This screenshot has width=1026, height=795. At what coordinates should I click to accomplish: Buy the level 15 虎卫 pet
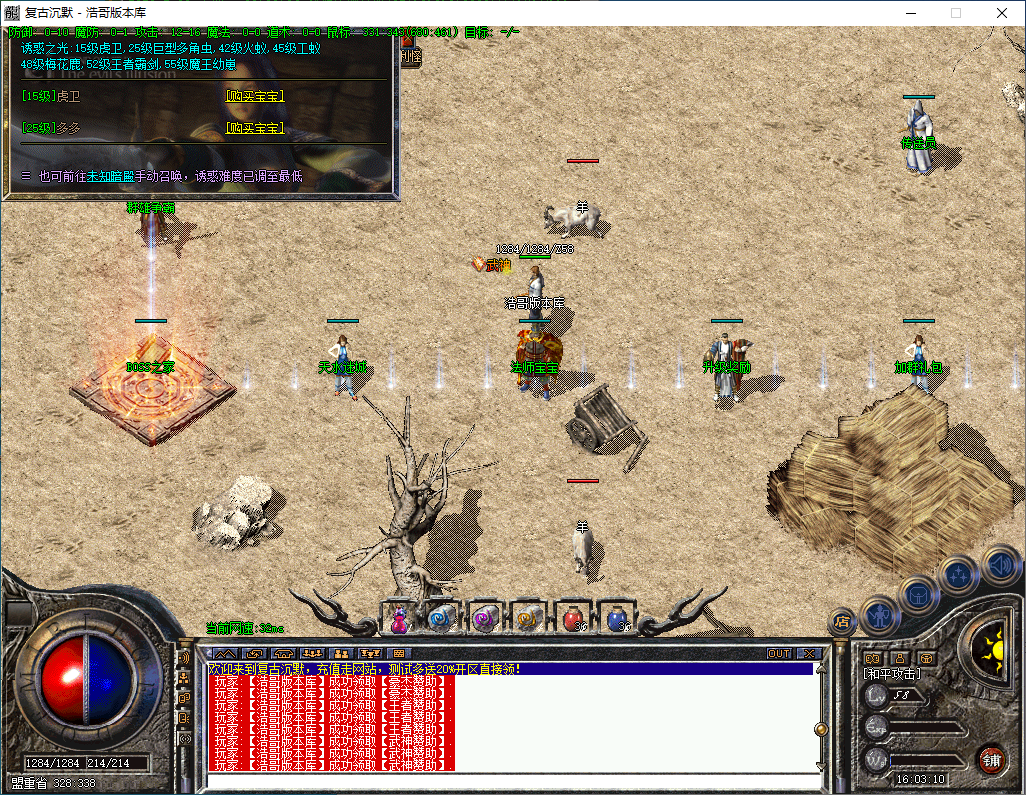click(254, 97)
